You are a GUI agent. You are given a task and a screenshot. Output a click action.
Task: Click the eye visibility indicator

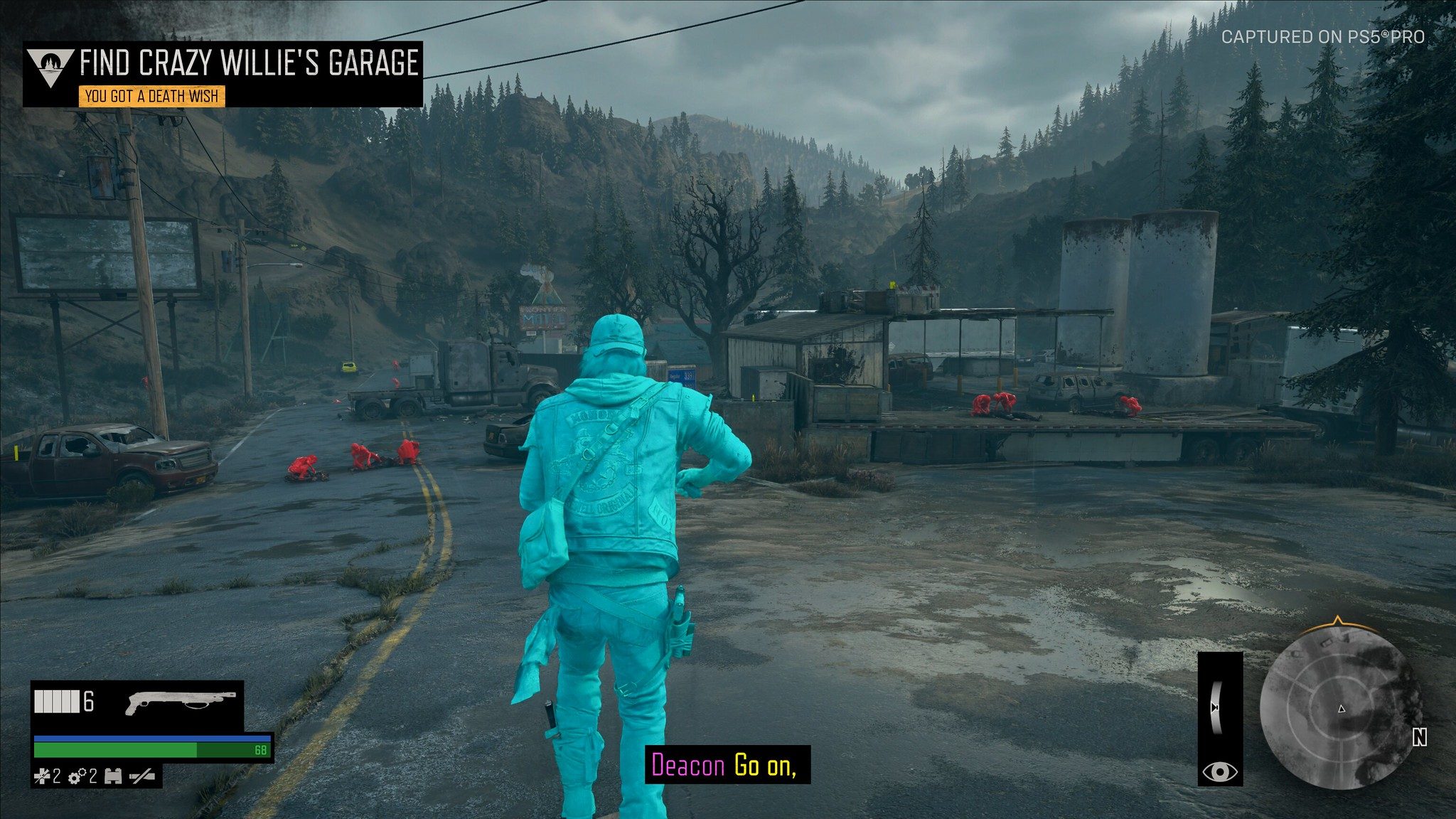pos(1220,771)
